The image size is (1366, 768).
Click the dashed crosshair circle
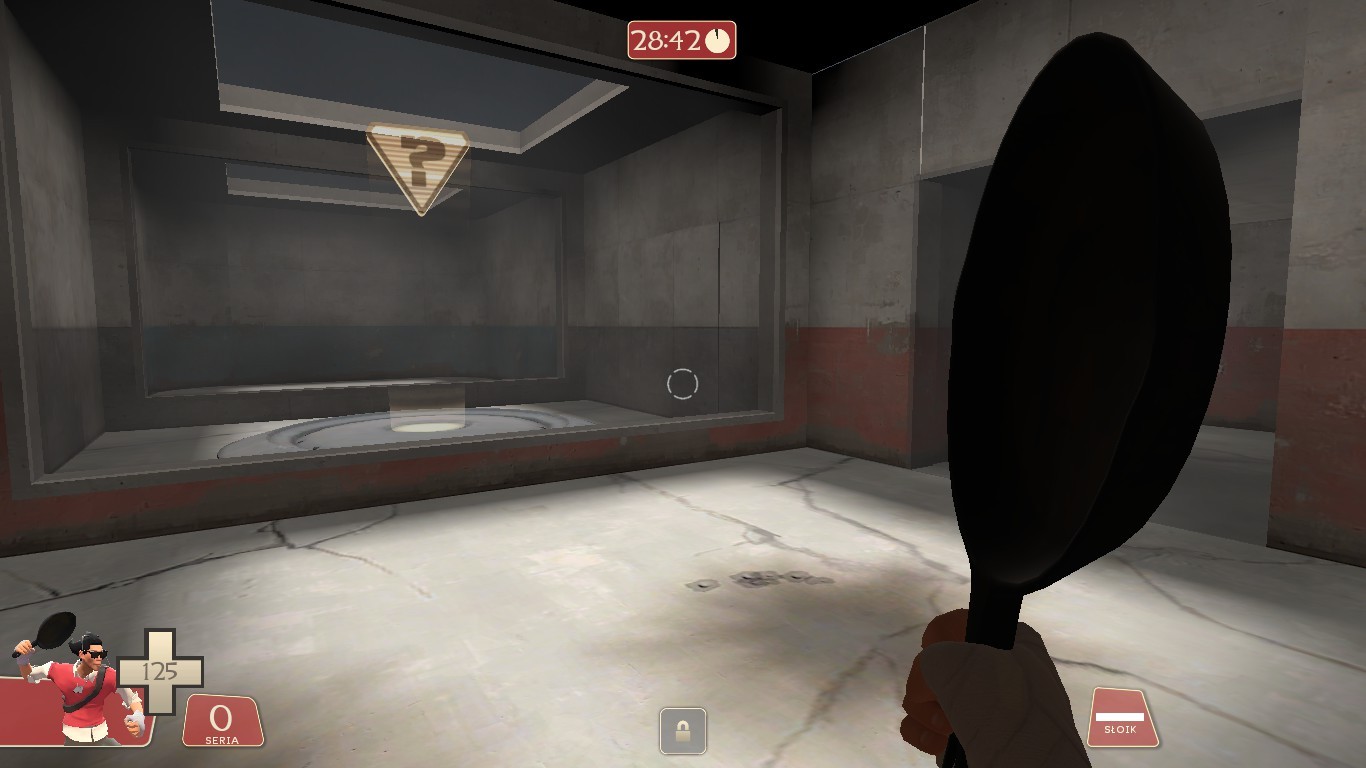684,382
